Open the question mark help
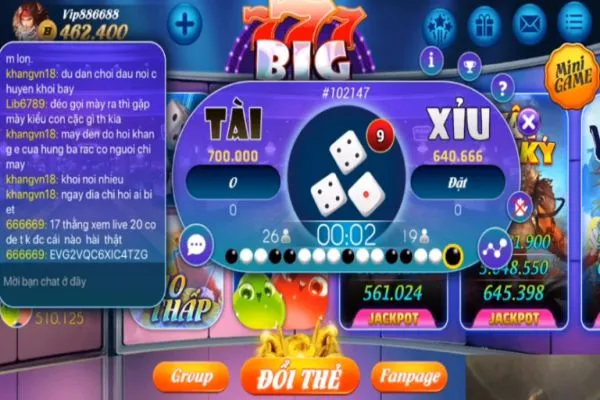The image size is (600, 400). coord(503,87)
